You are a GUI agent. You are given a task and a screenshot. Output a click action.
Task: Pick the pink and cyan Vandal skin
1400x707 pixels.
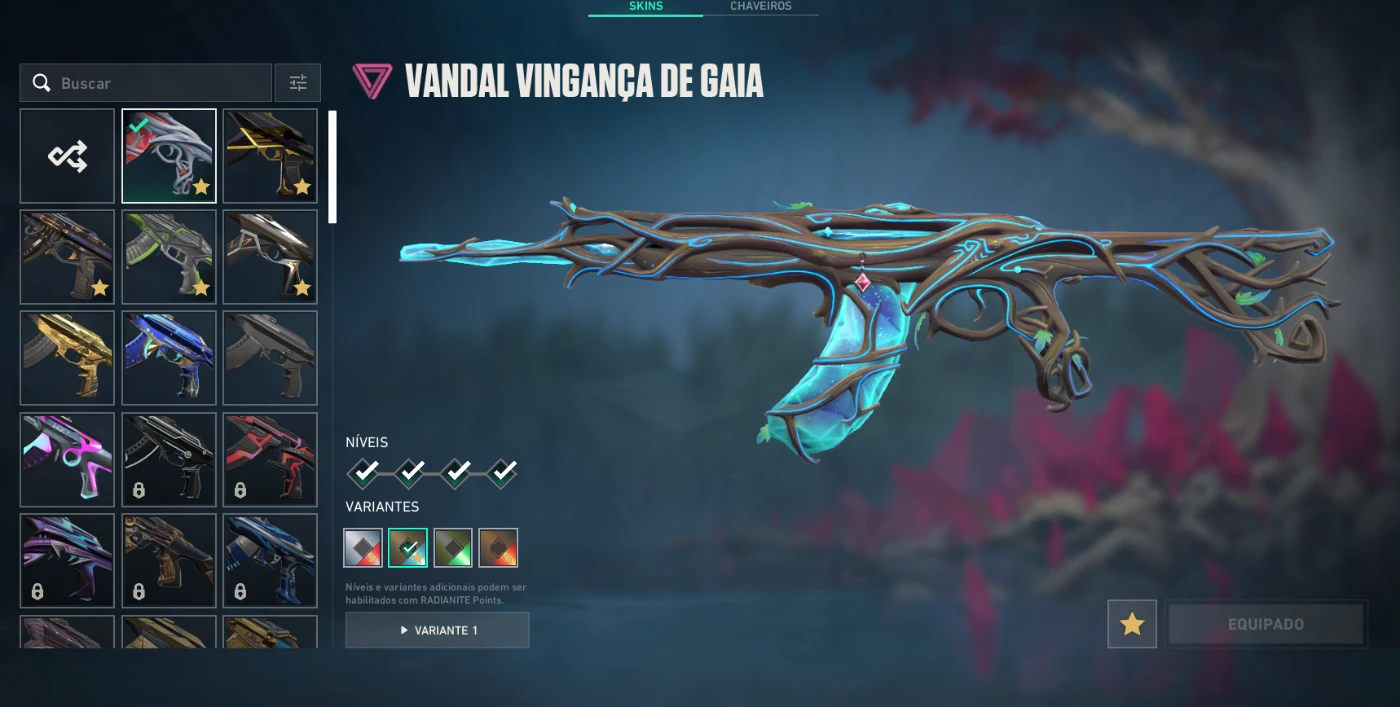coord(67,460)
